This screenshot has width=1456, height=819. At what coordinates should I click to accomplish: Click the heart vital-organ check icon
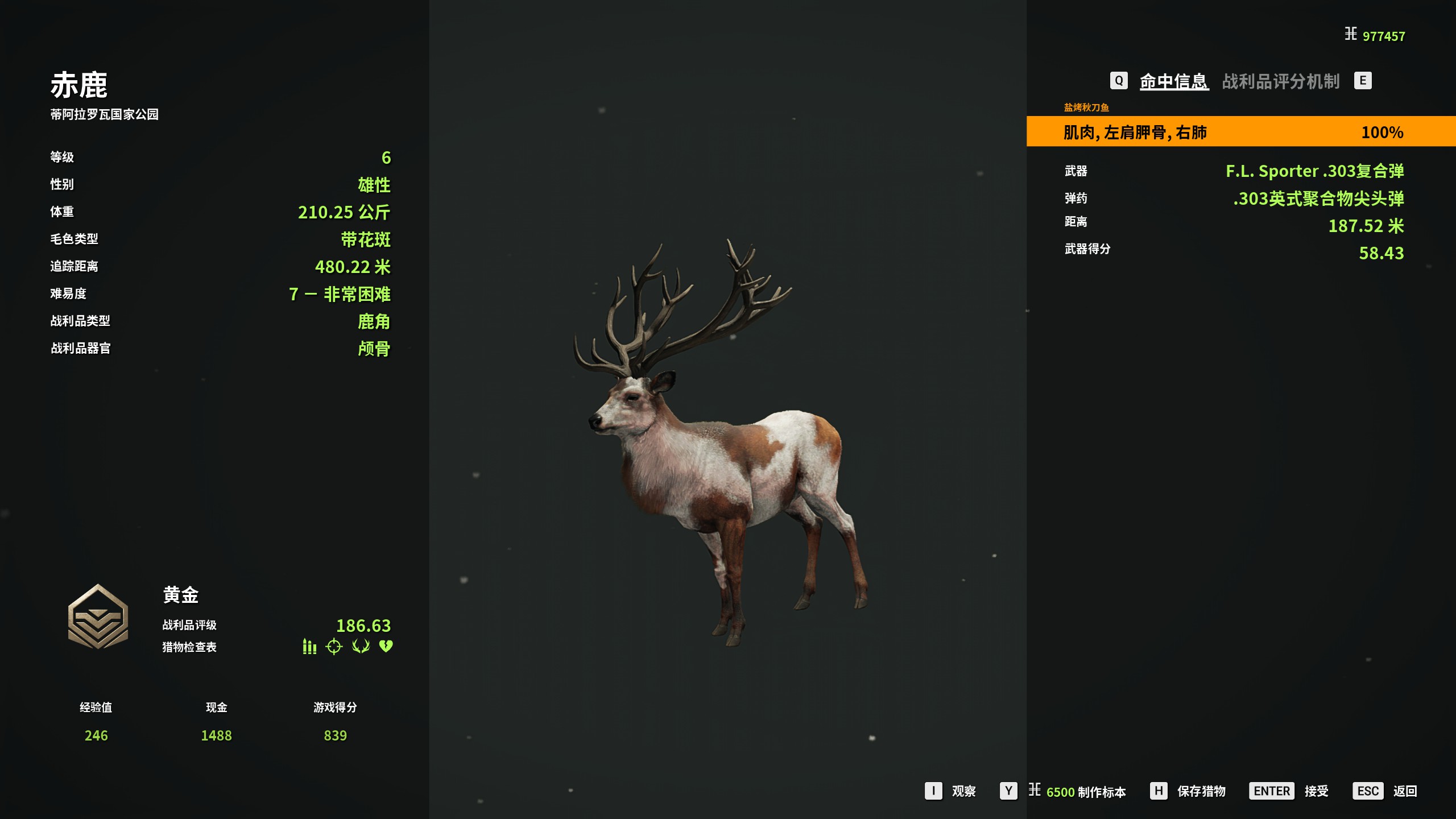click(x=386, y=647)
